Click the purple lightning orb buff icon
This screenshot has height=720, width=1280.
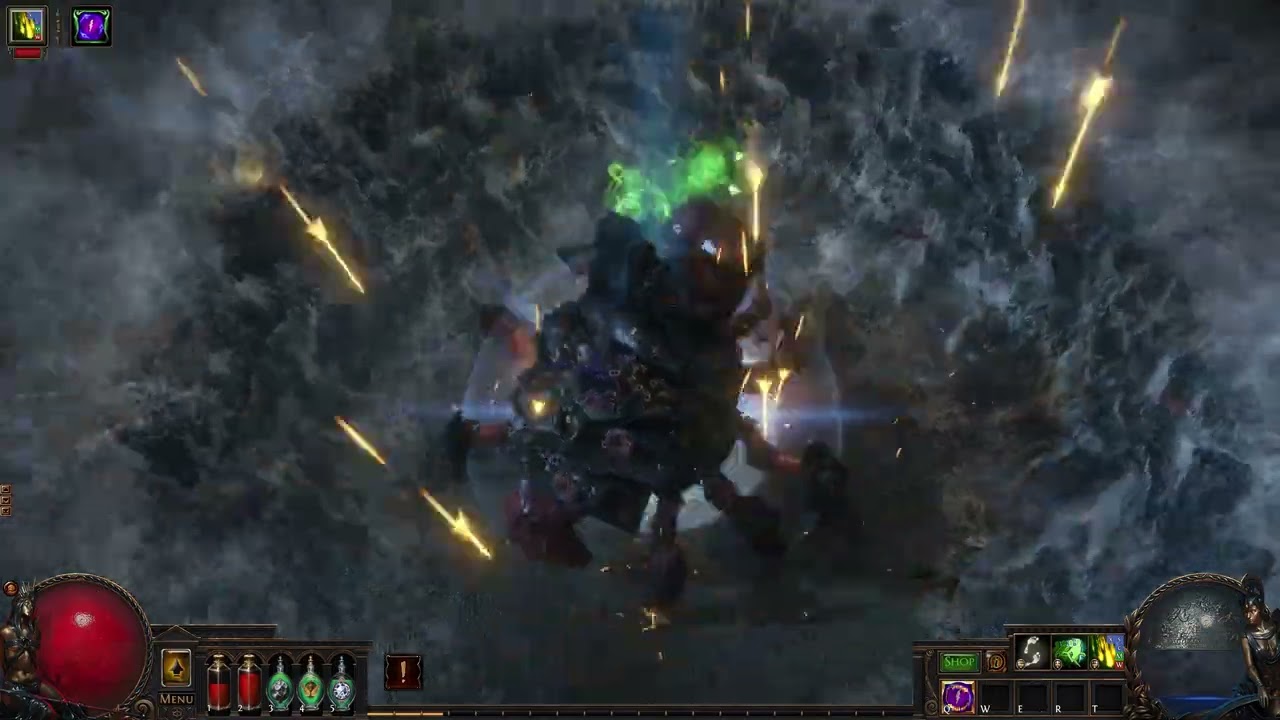(91, 26)
